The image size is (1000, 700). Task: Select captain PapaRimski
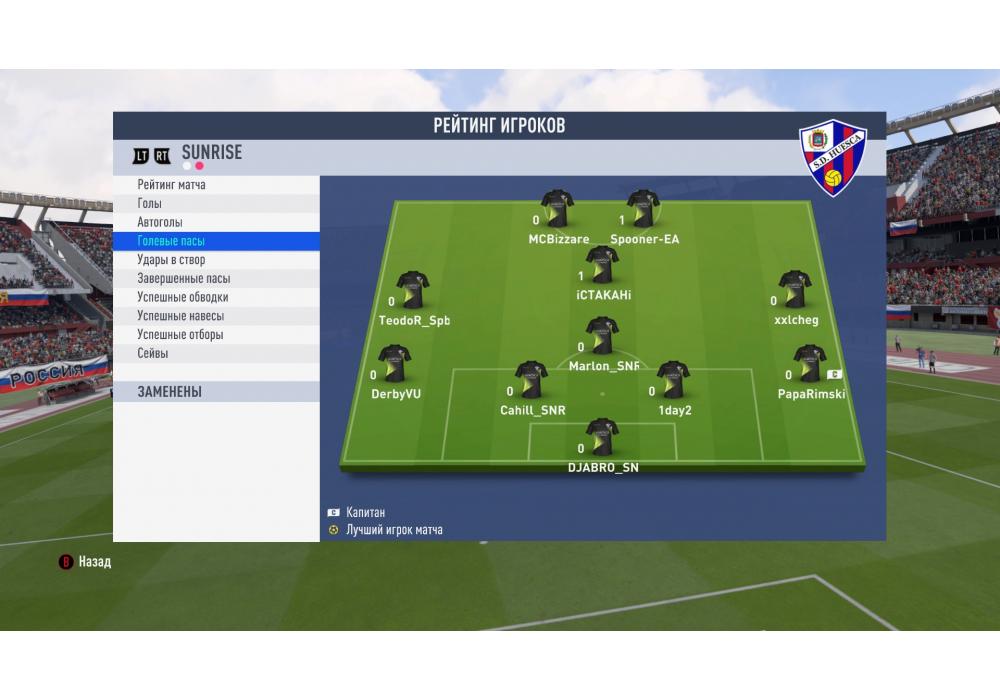[x=809, y=365]
